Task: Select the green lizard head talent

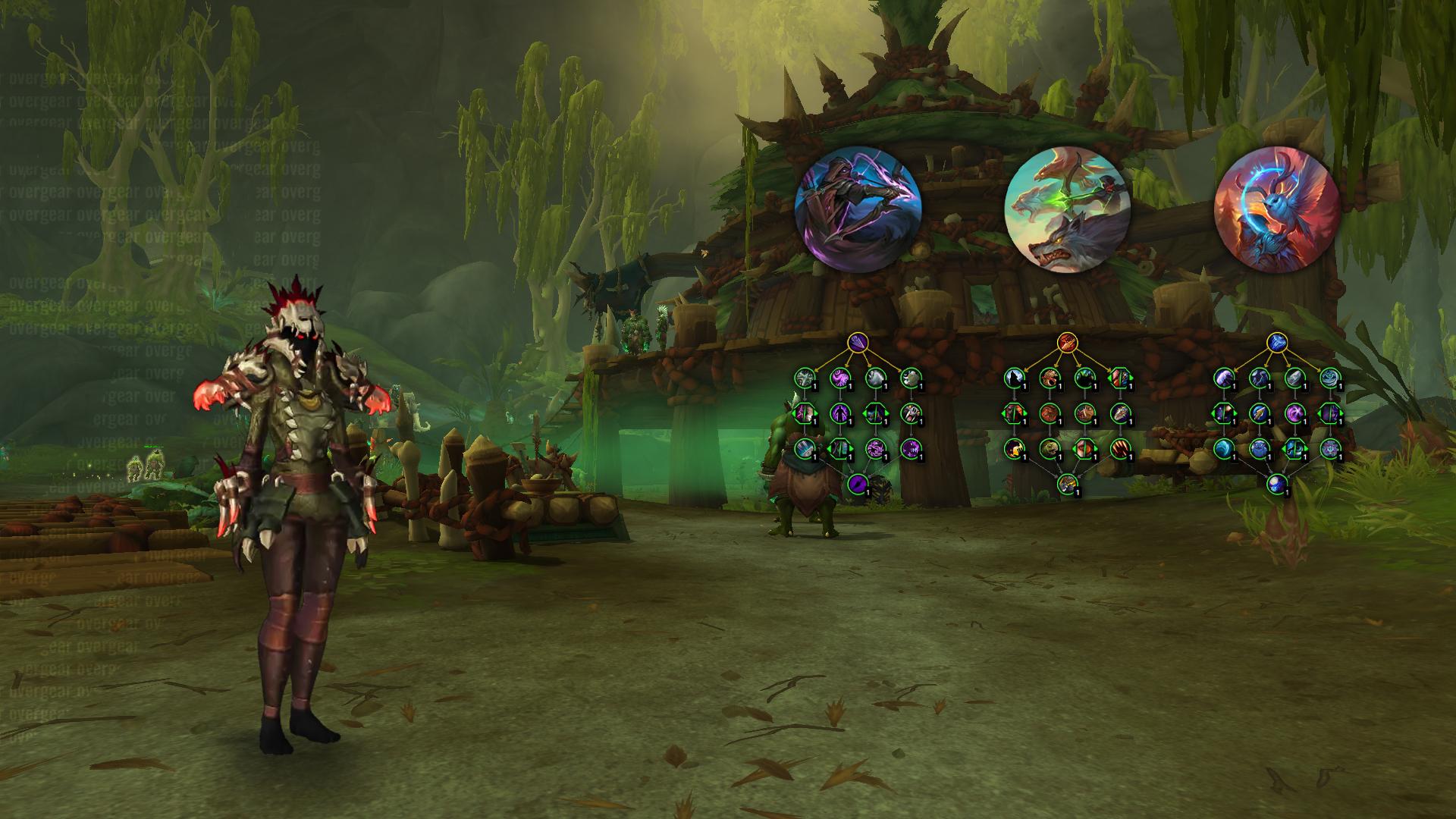Action: (1050, 448)
